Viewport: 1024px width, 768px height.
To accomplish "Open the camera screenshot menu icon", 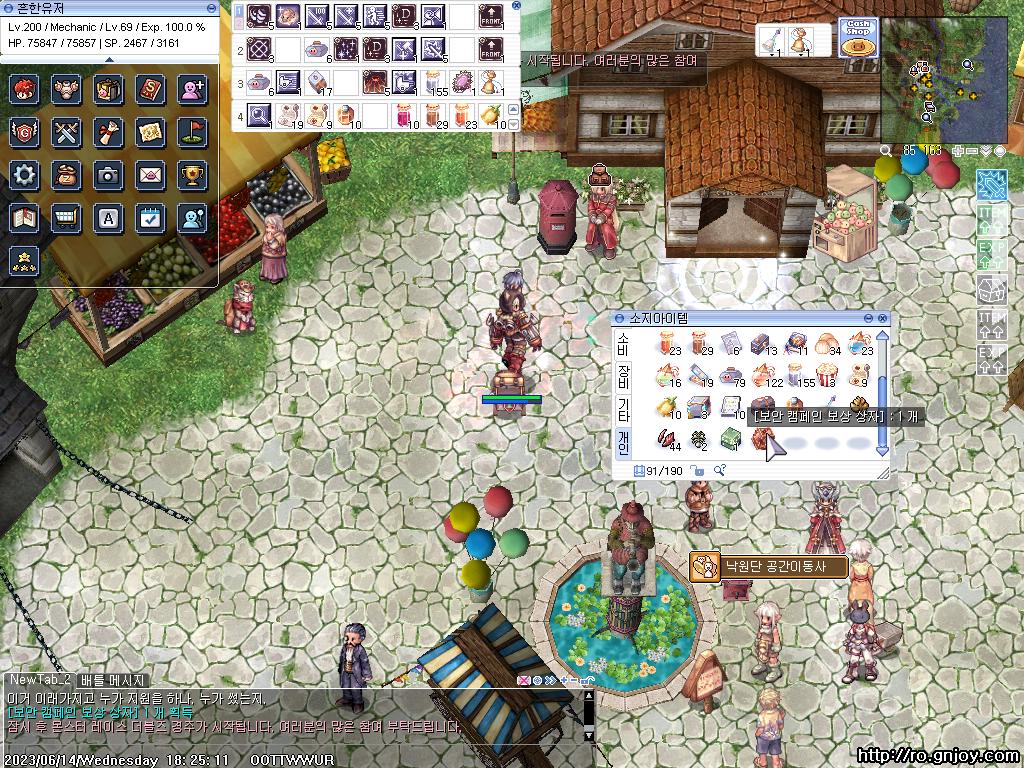I will click(x=108, y=175).
